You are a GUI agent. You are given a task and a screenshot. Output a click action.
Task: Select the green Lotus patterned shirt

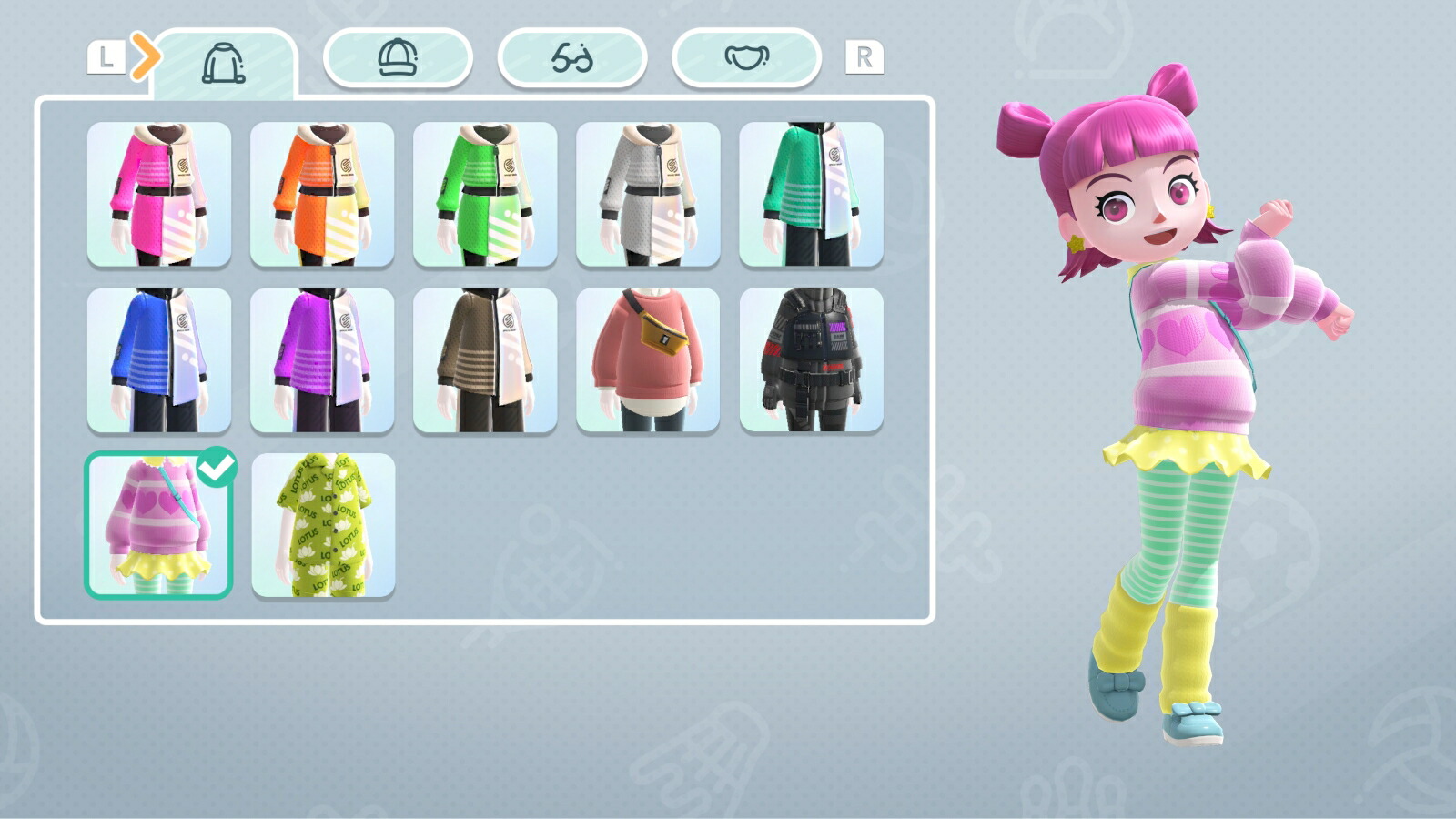tap(326, 523)
